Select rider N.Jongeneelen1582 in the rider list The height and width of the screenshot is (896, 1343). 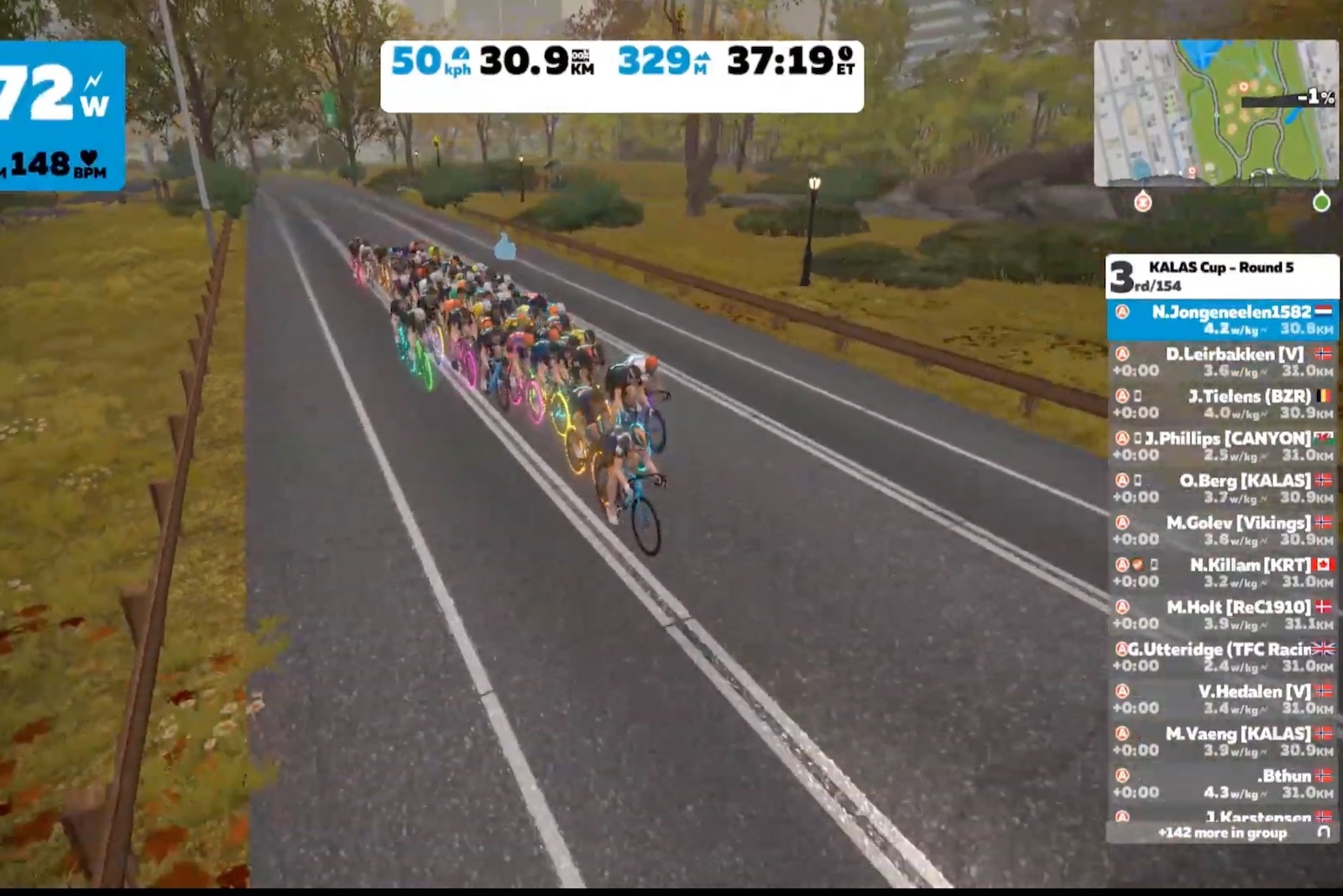[x=1222, y=320]
